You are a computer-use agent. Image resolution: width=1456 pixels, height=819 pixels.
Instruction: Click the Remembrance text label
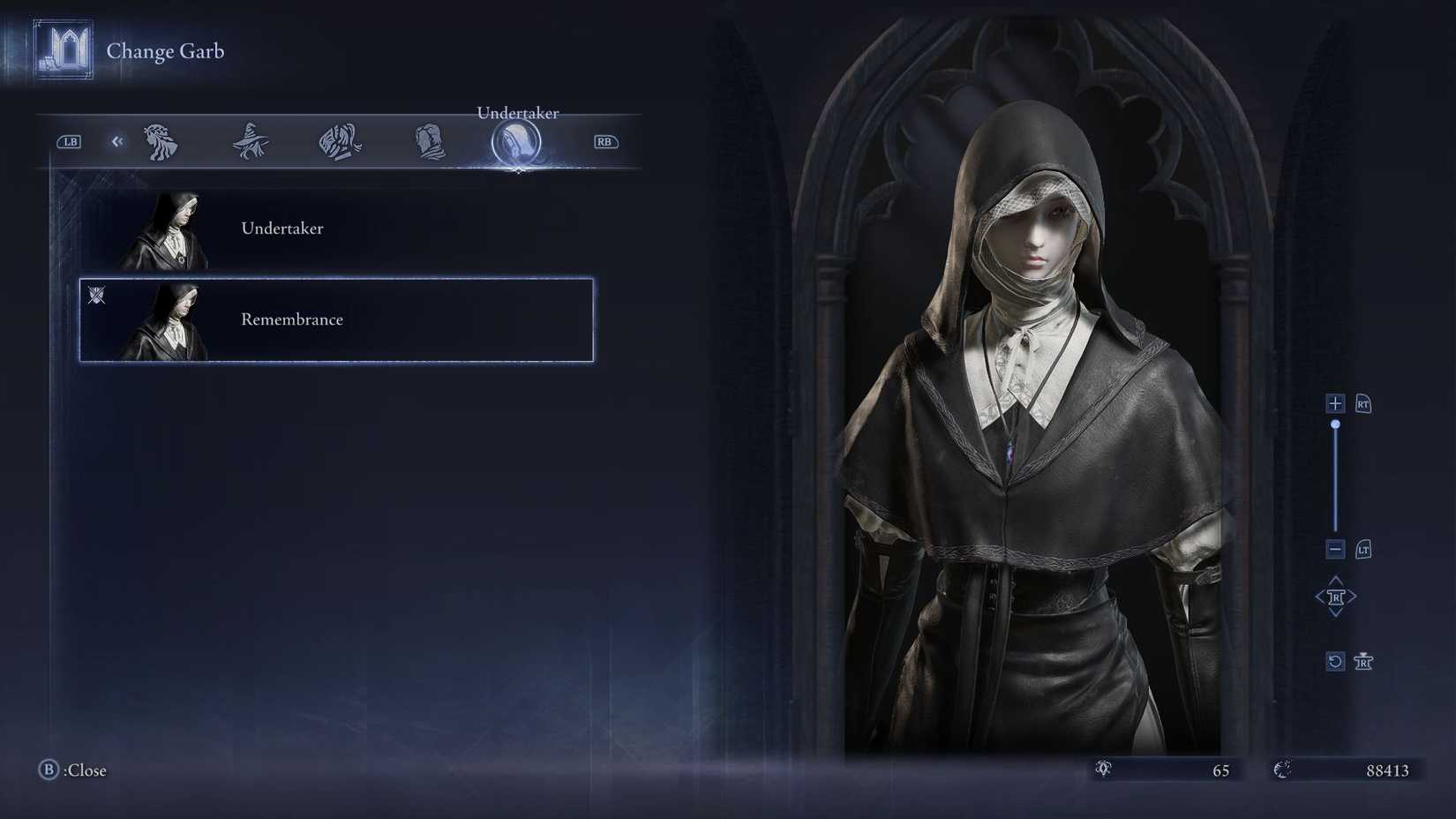tap(291, 319)
